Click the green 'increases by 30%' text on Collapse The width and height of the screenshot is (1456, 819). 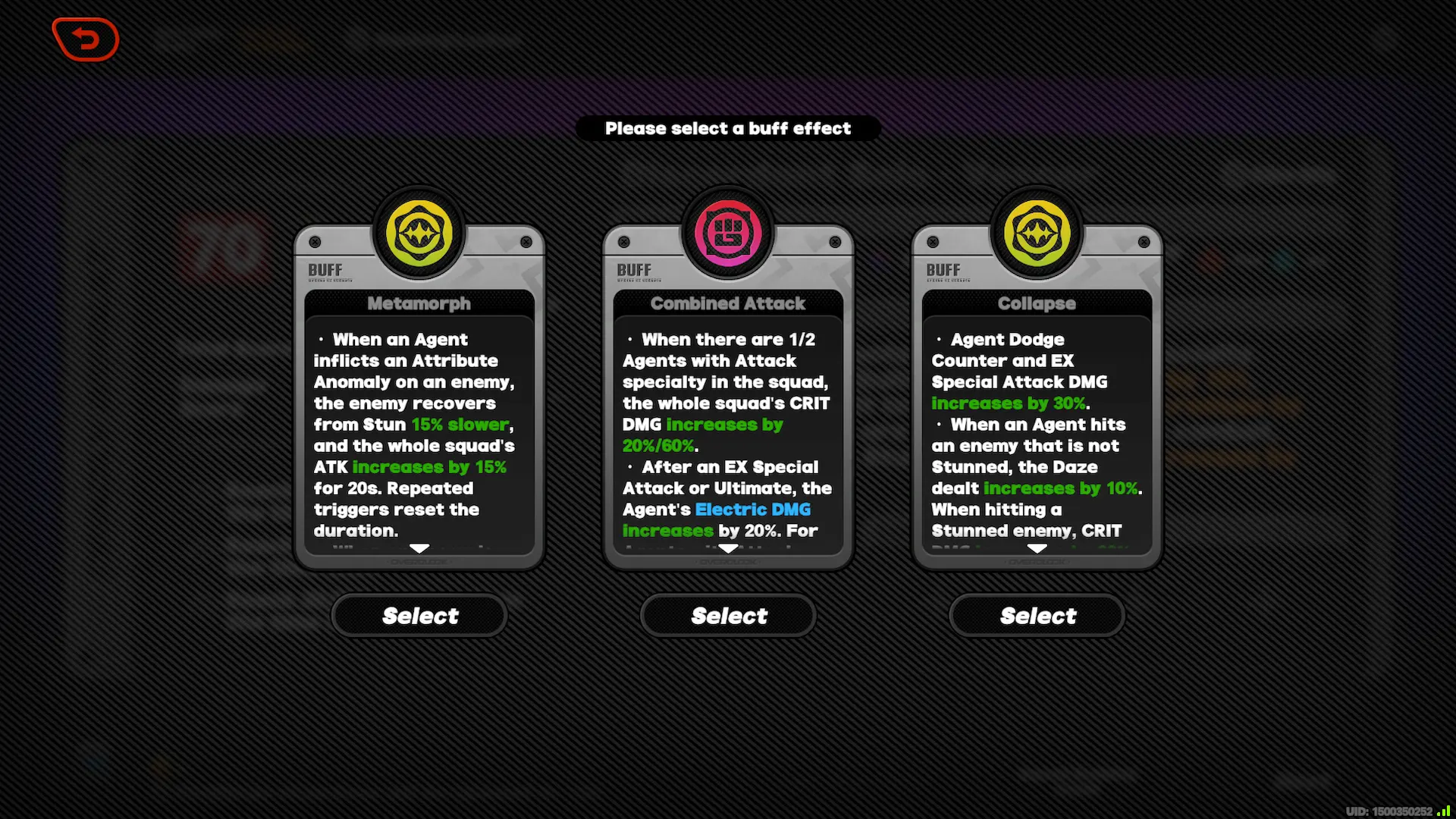coord(1008,403)
